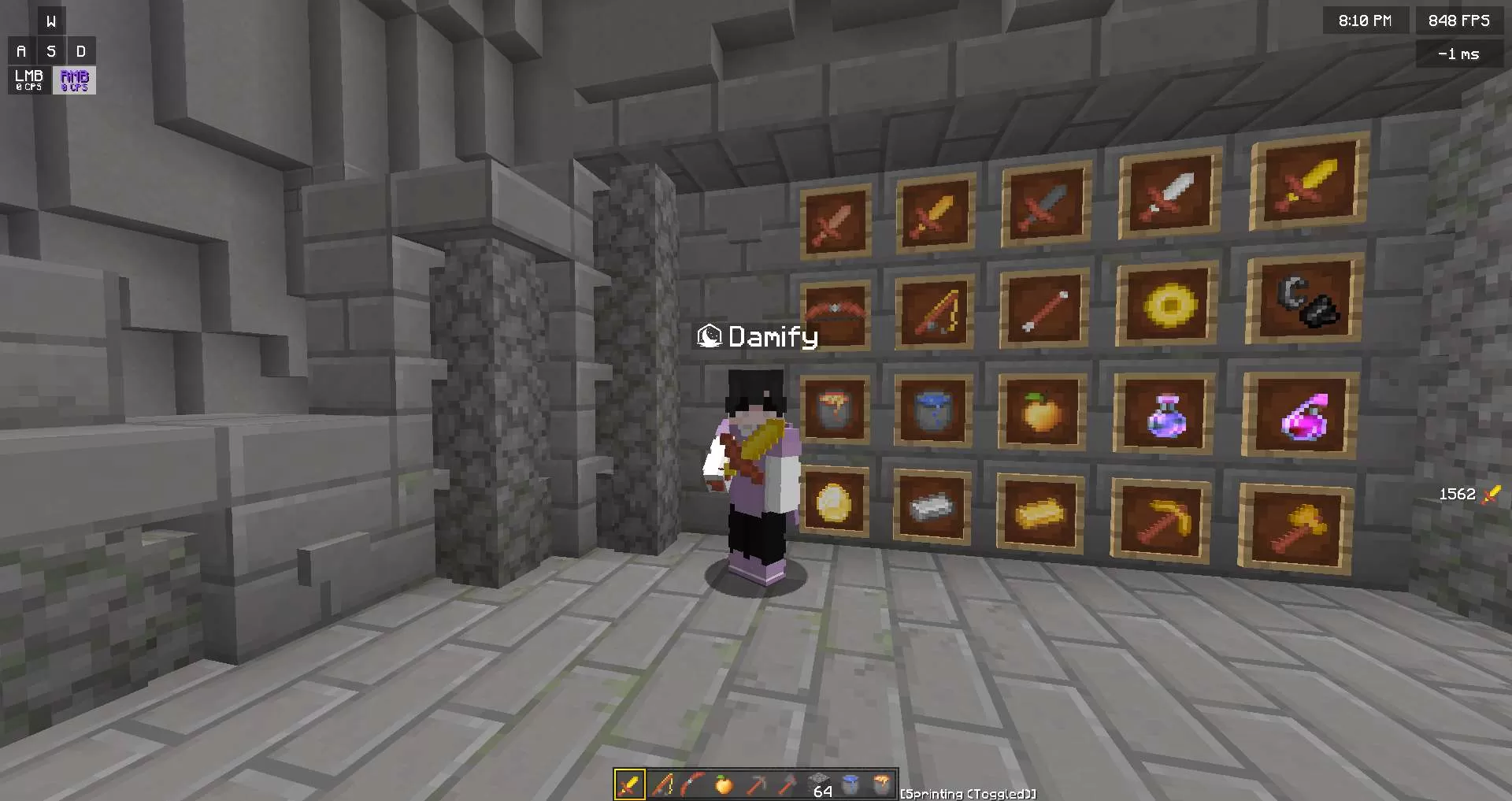The height and width of the screenshot is (801, 1512).
Task: Click the pink splash potion item frame
Action: 1299,417
